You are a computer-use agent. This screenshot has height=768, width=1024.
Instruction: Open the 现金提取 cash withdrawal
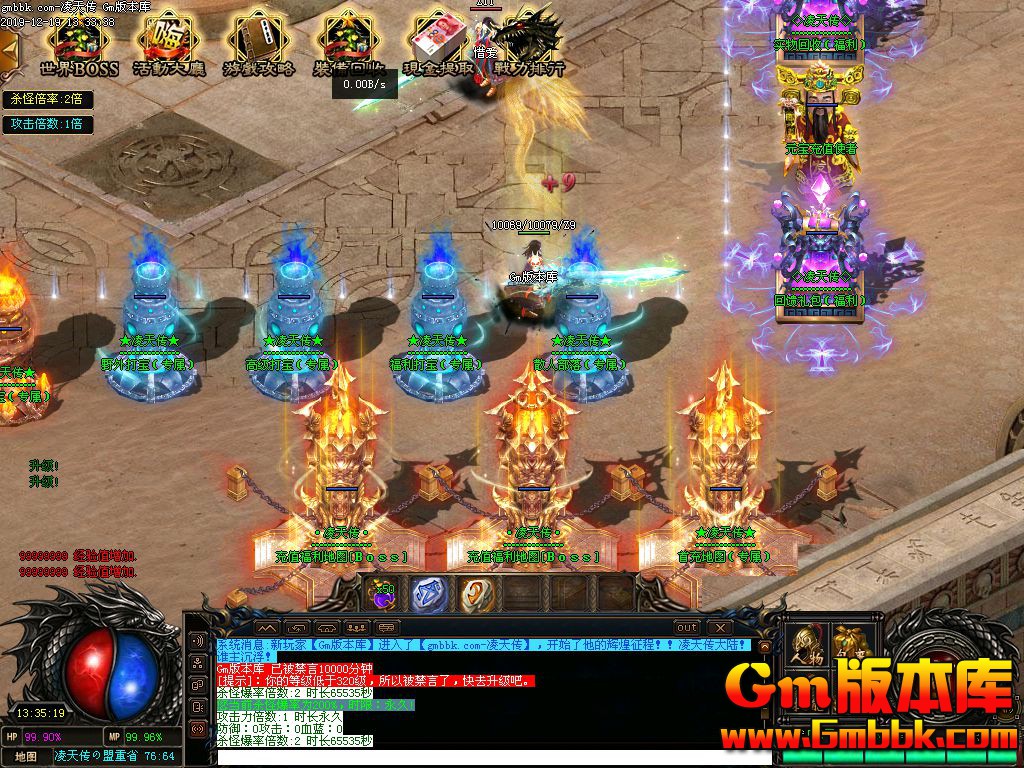438,45
